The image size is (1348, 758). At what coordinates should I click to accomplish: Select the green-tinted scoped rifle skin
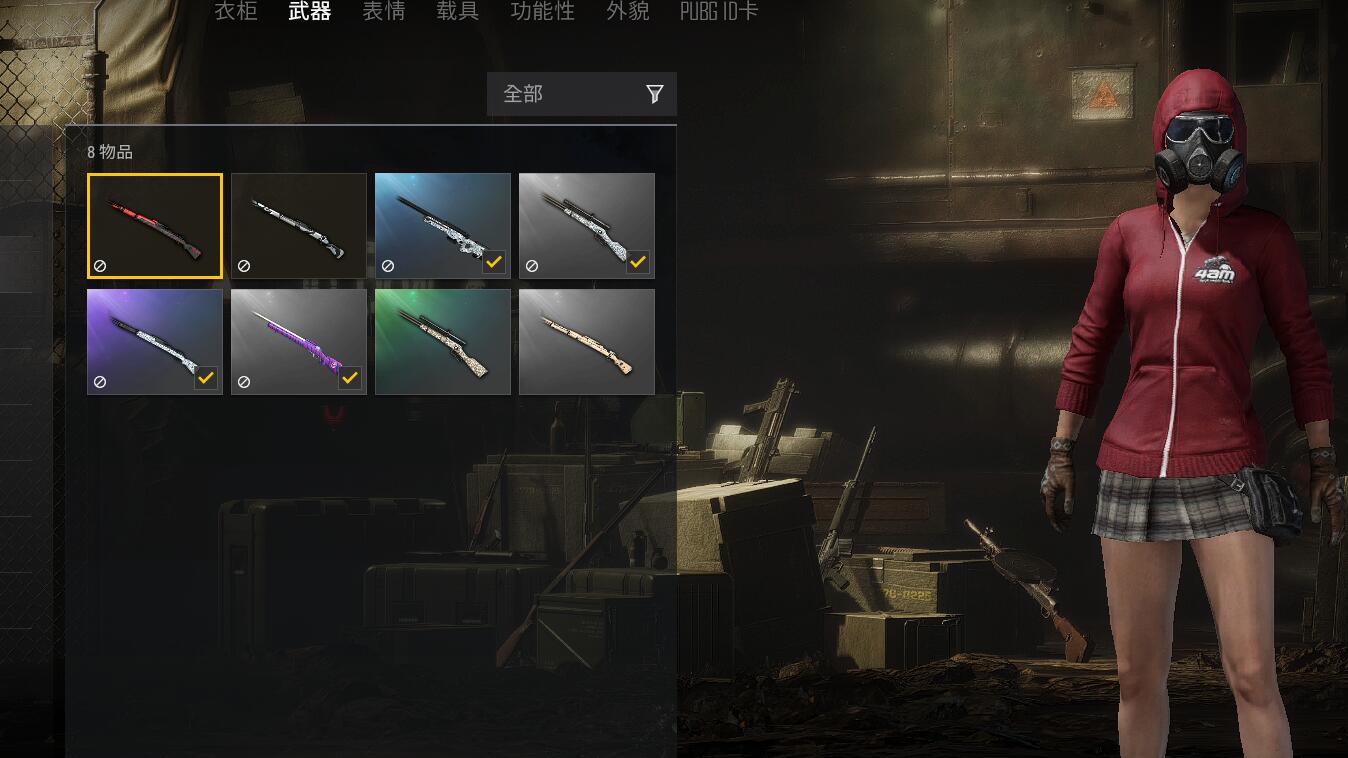click(443, 341)
